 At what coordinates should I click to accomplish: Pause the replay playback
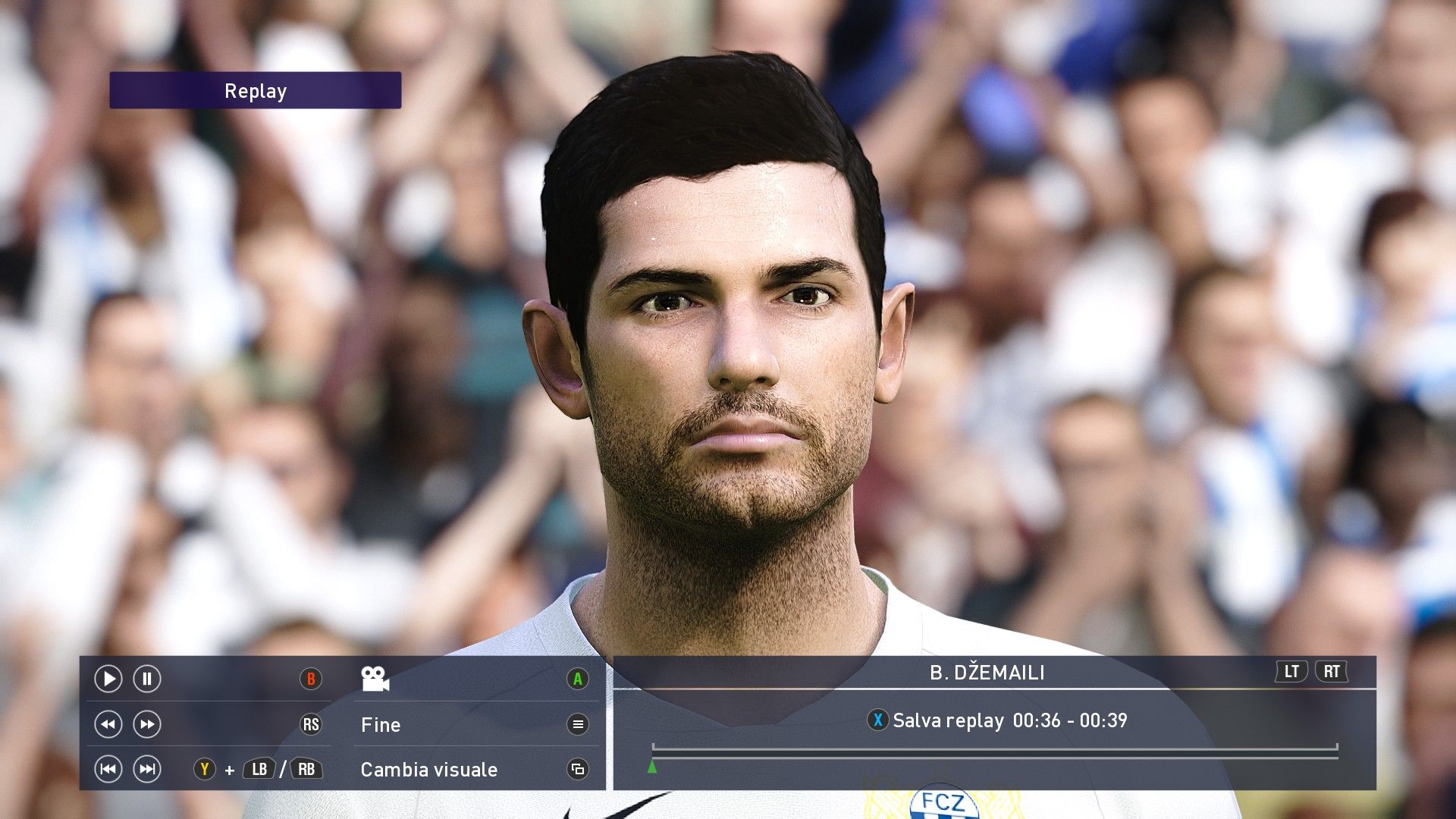(147, 679)
